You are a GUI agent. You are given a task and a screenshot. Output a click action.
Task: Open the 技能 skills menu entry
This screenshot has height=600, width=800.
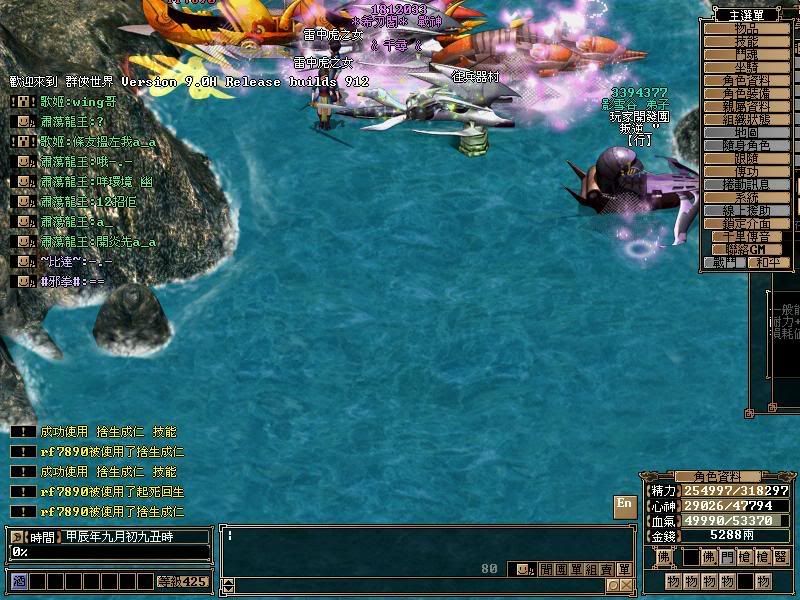coord(746,42)
